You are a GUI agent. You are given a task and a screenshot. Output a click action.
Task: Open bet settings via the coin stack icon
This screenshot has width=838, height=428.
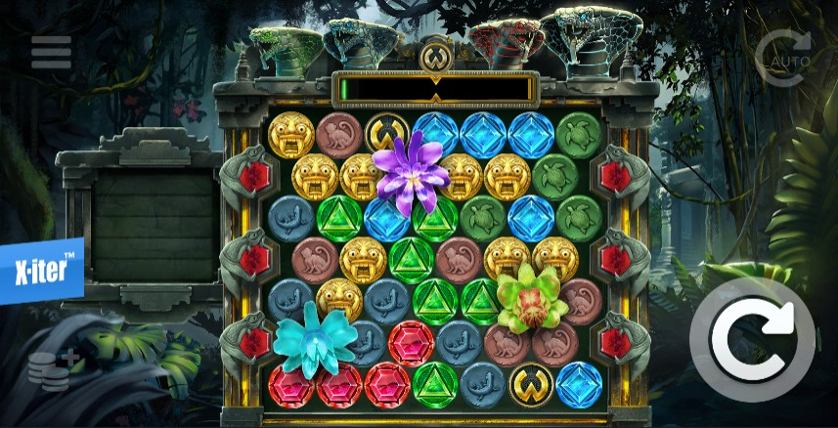click(x=52, y=370)
